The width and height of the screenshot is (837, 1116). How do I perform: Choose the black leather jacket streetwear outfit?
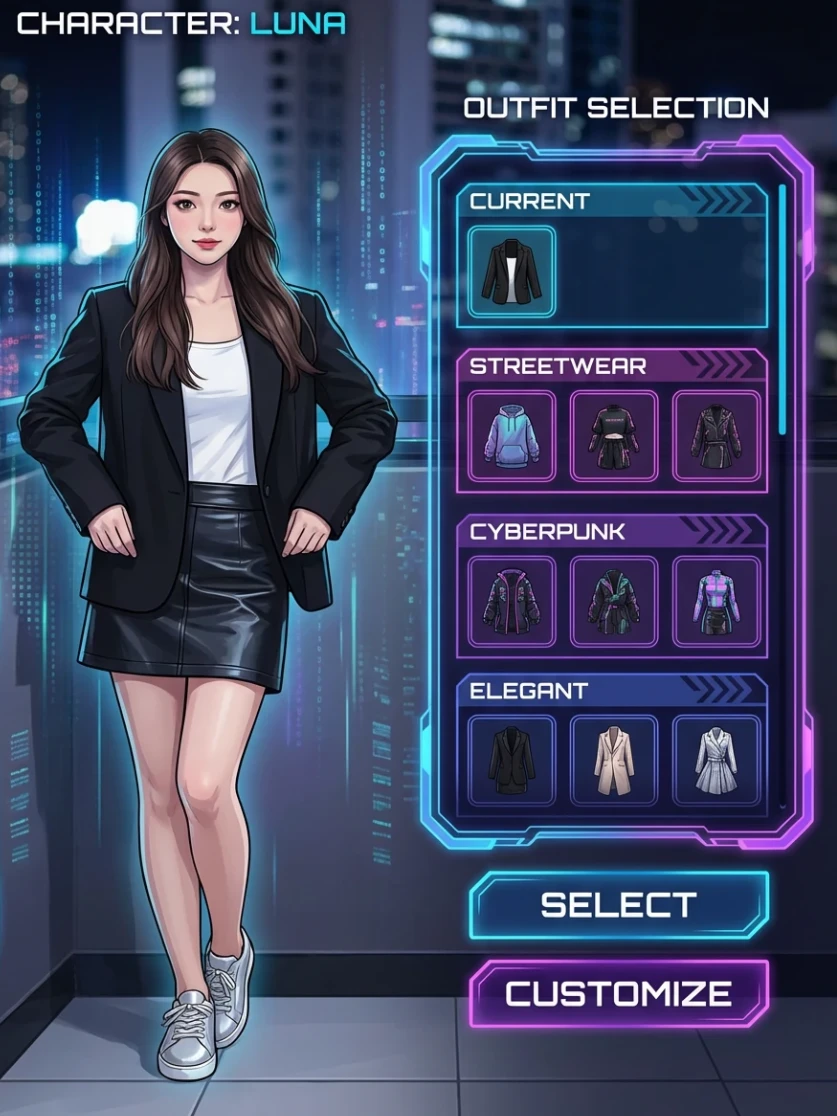(x=716, y=436)
